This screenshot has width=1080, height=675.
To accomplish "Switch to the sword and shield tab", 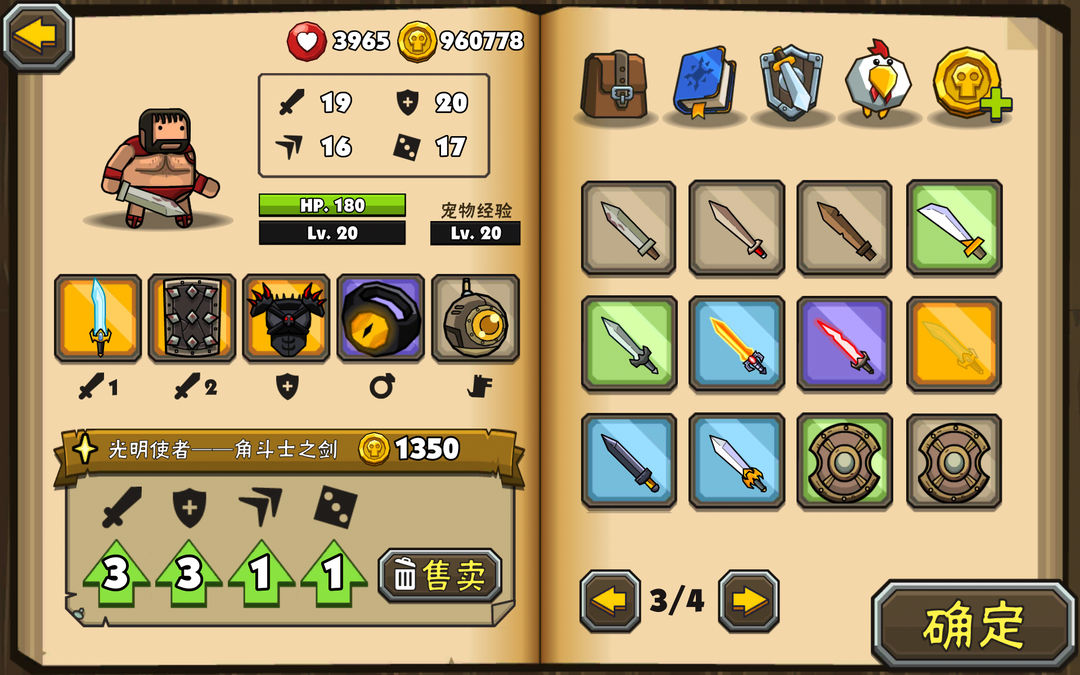I will [x=791, y=83].
